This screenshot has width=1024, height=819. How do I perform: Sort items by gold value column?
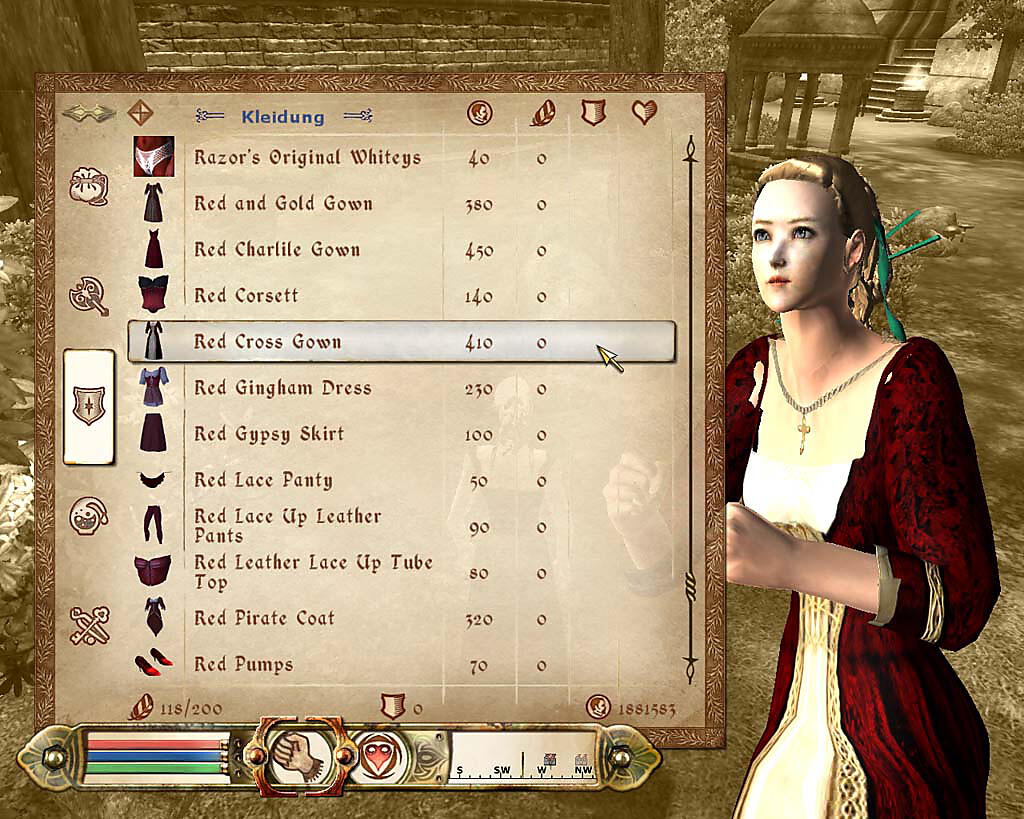(x=479, y=114)
